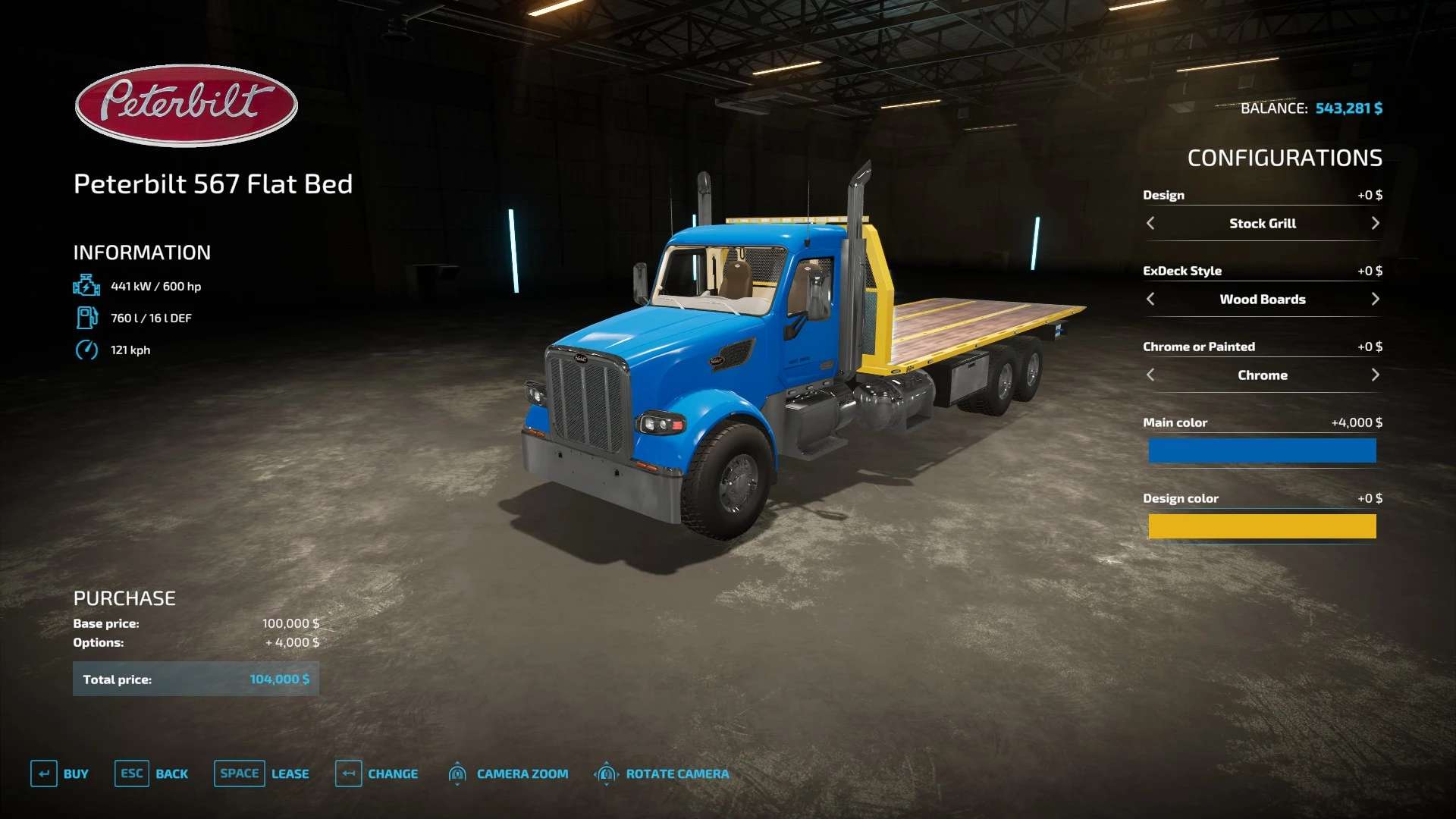Buy the Peterbilt 567 Flat Bed

[60, 773]
